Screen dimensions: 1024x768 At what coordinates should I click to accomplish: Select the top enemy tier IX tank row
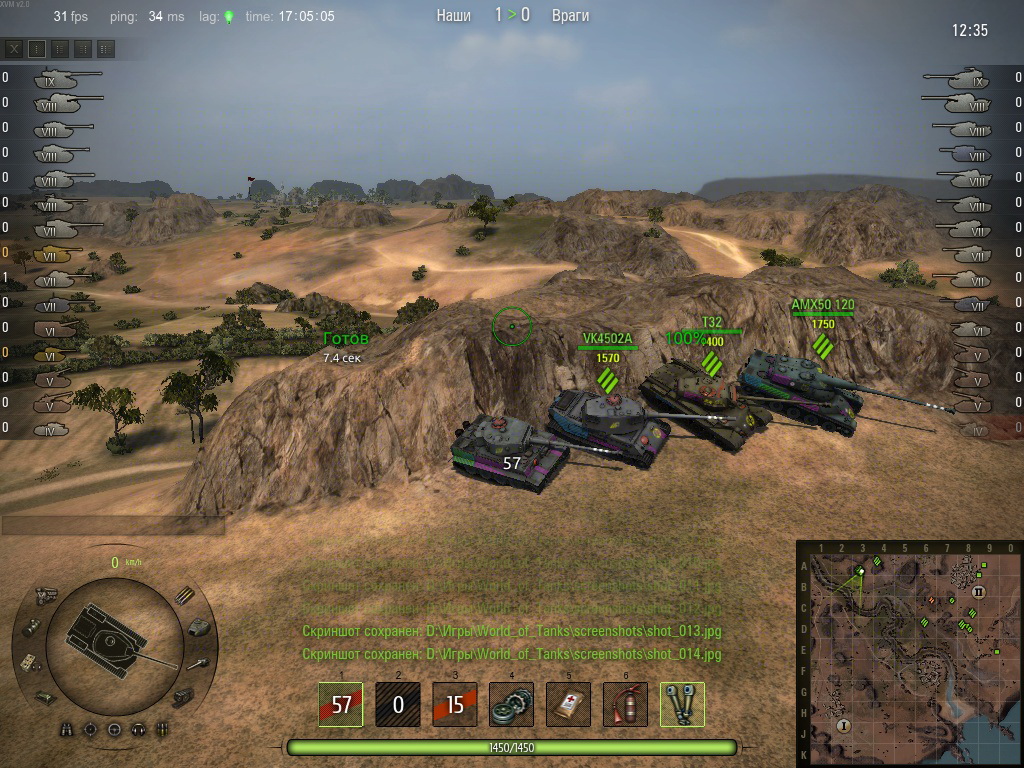point(962,77)
